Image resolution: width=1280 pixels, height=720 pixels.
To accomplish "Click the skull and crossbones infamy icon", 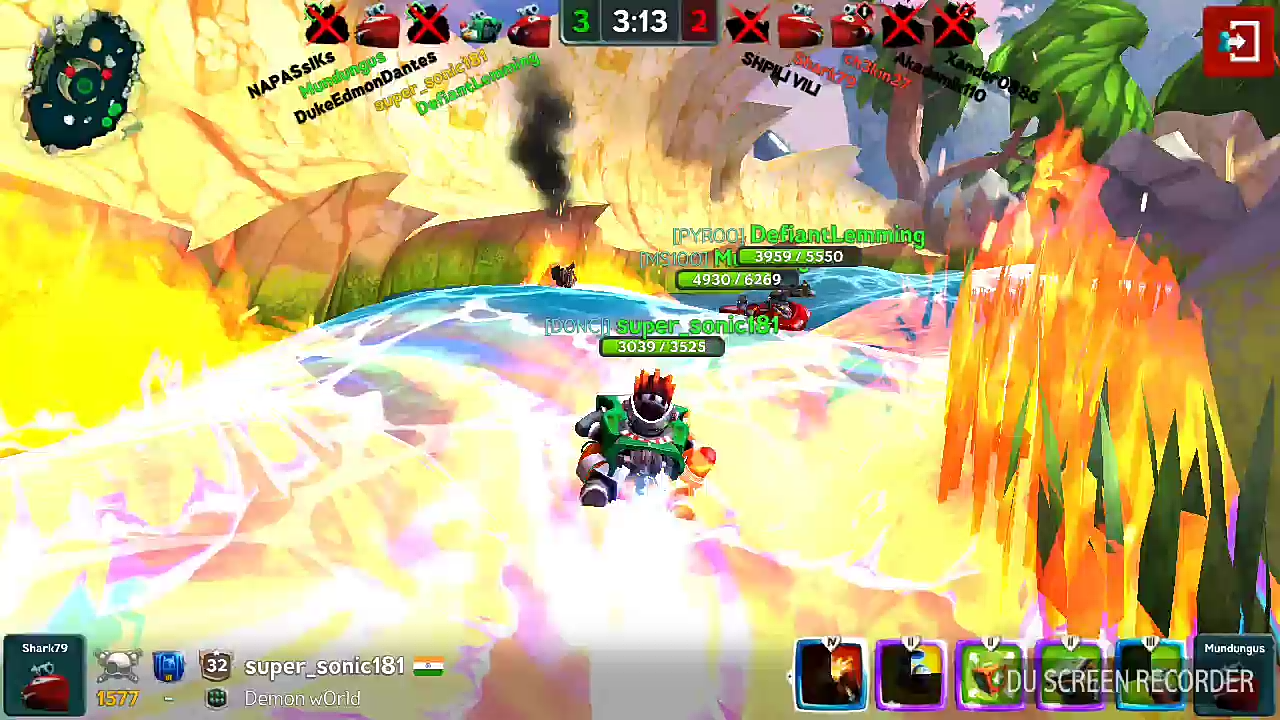I will click(119, 664).
